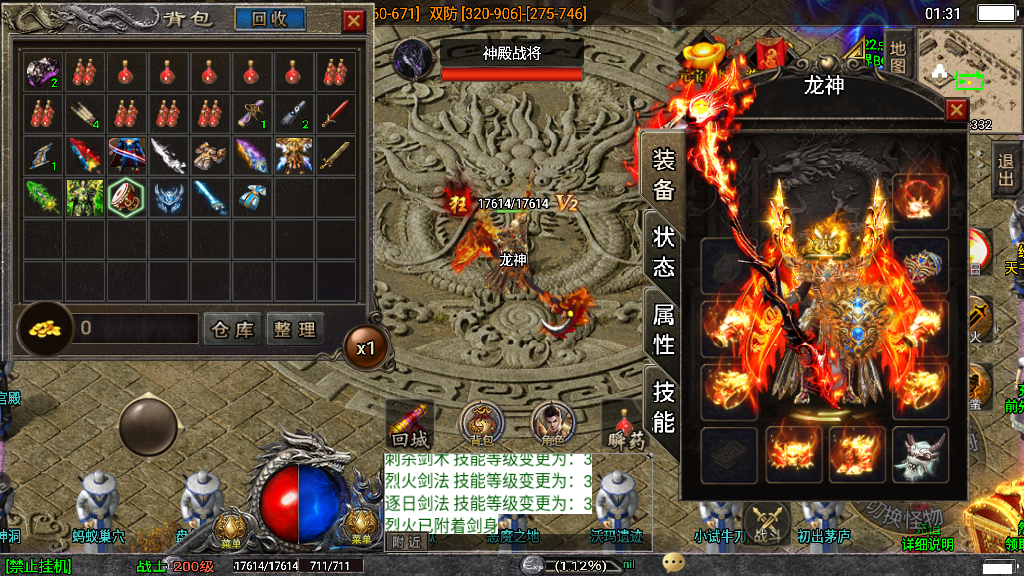The height and width of the screenshot is (576, 1024).
Task: Toggle the x1 multiplier button
Action: pyautogui.click(x=366, y=348)
